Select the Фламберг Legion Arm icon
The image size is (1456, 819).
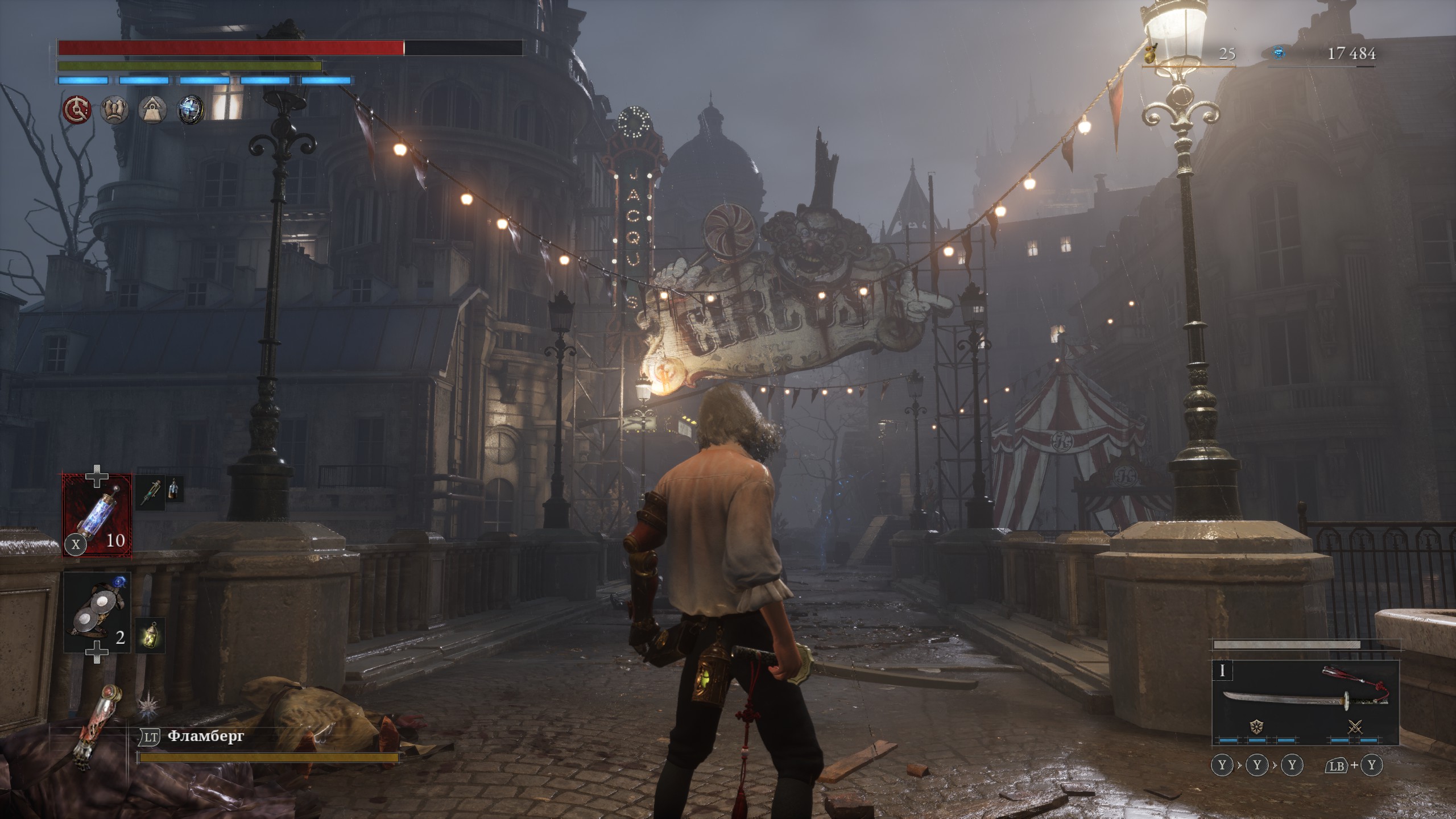[x=96, y=727]
